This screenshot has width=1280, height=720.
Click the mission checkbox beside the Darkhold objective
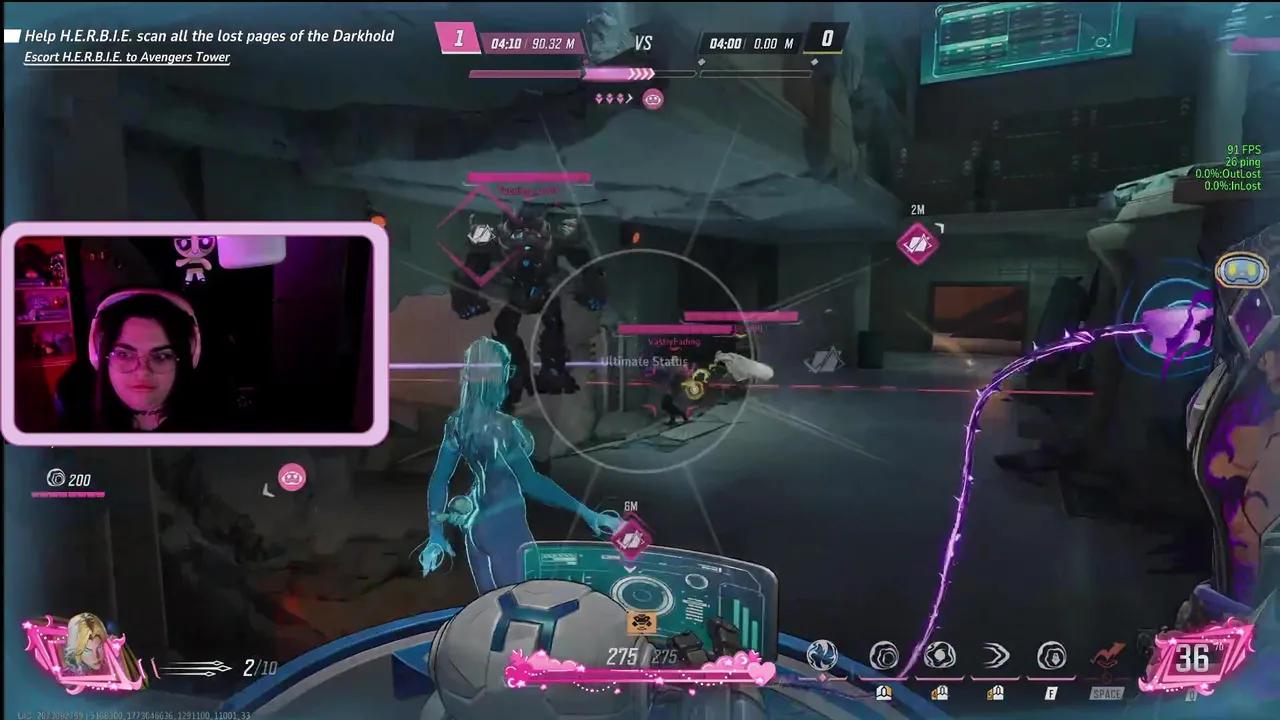pos(12,35)
